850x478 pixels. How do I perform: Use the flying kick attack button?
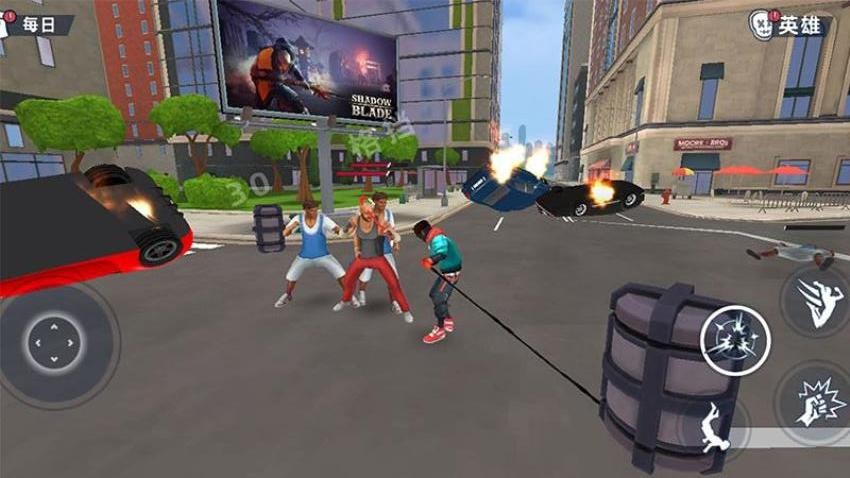[817, 301]
